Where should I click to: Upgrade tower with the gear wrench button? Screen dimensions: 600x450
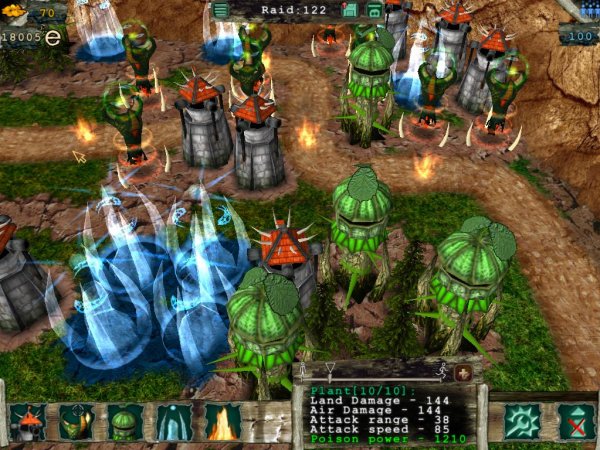pos(521,421)
